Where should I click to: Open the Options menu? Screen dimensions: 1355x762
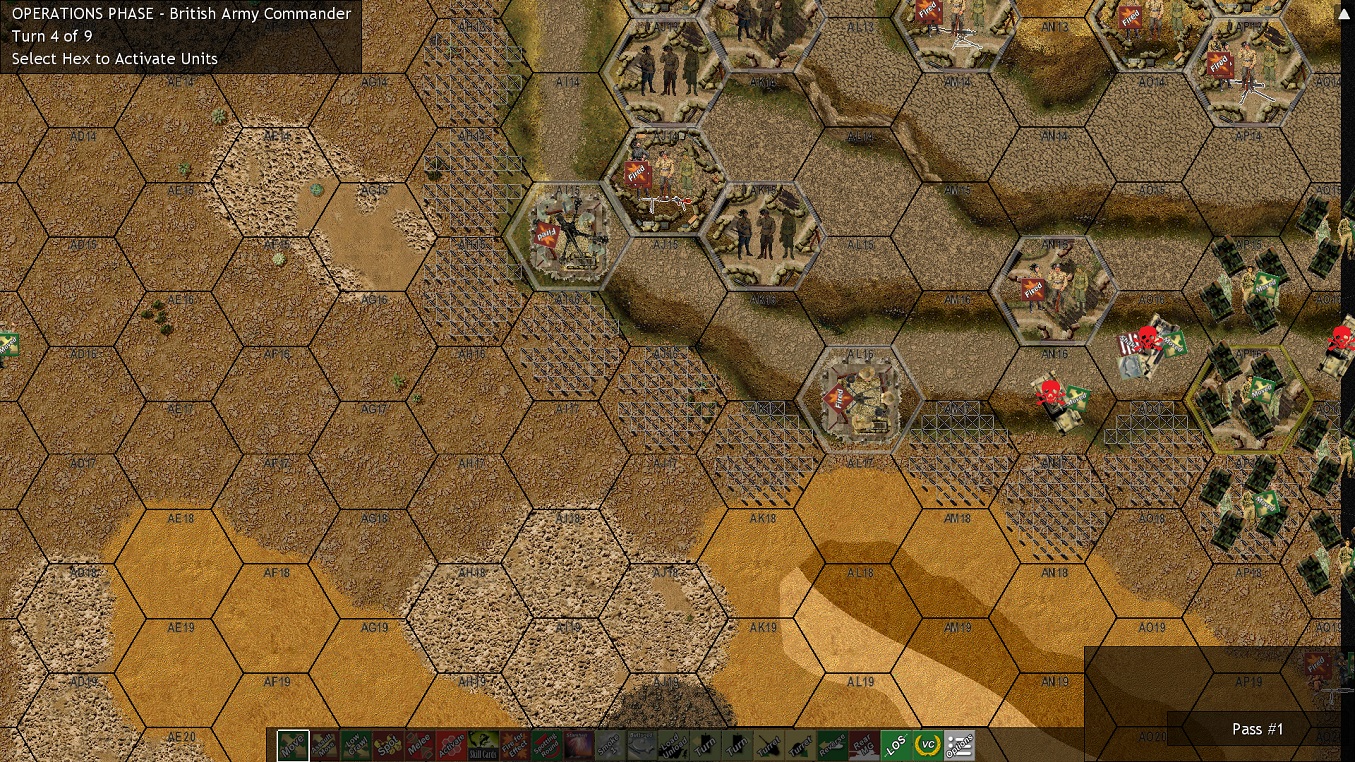[x=959, y=745]
